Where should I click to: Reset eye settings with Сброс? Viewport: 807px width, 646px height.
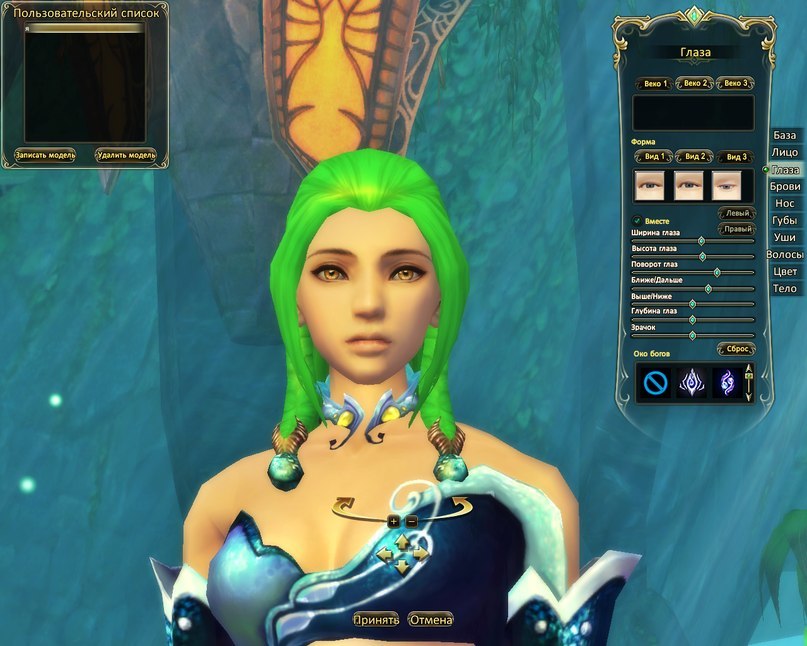click(x=737, y=349)
